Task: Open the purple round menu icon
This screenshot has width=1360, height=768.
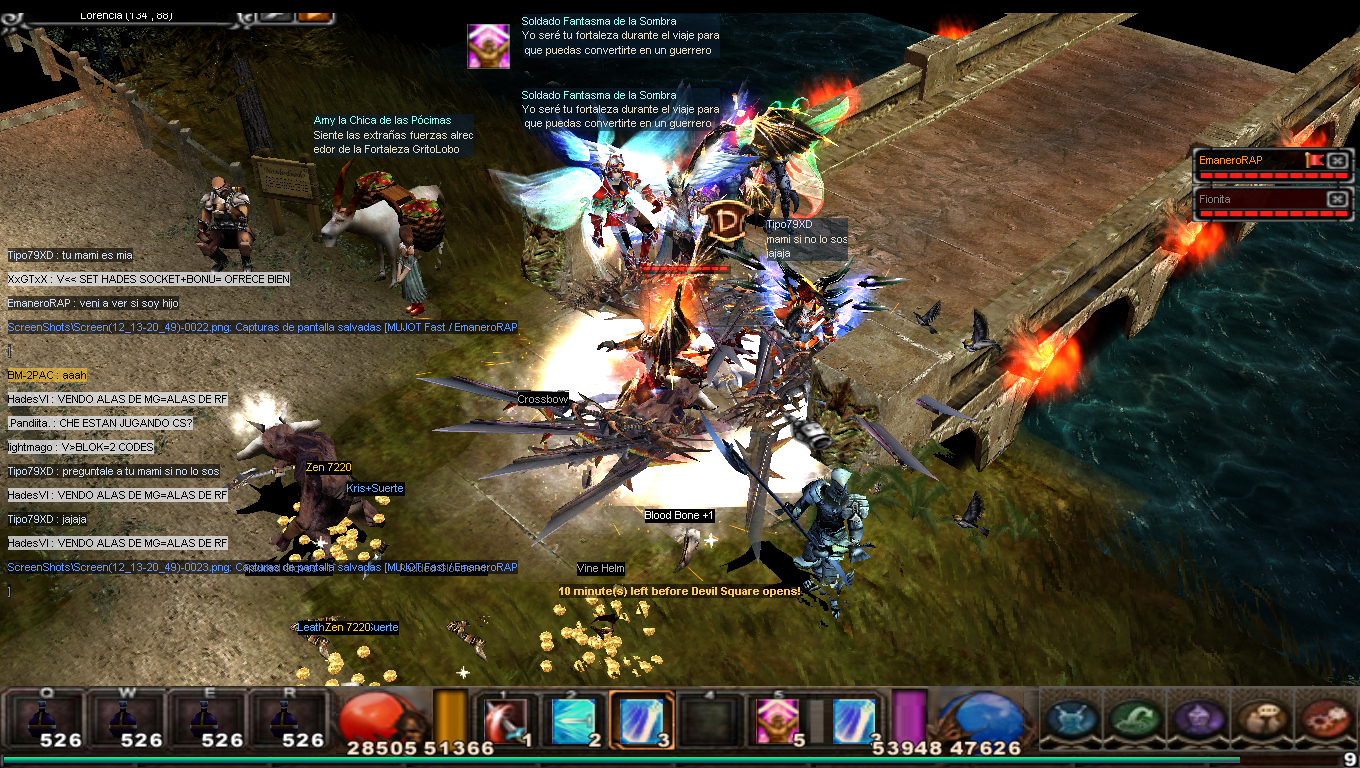Action: click(1197, 718)
